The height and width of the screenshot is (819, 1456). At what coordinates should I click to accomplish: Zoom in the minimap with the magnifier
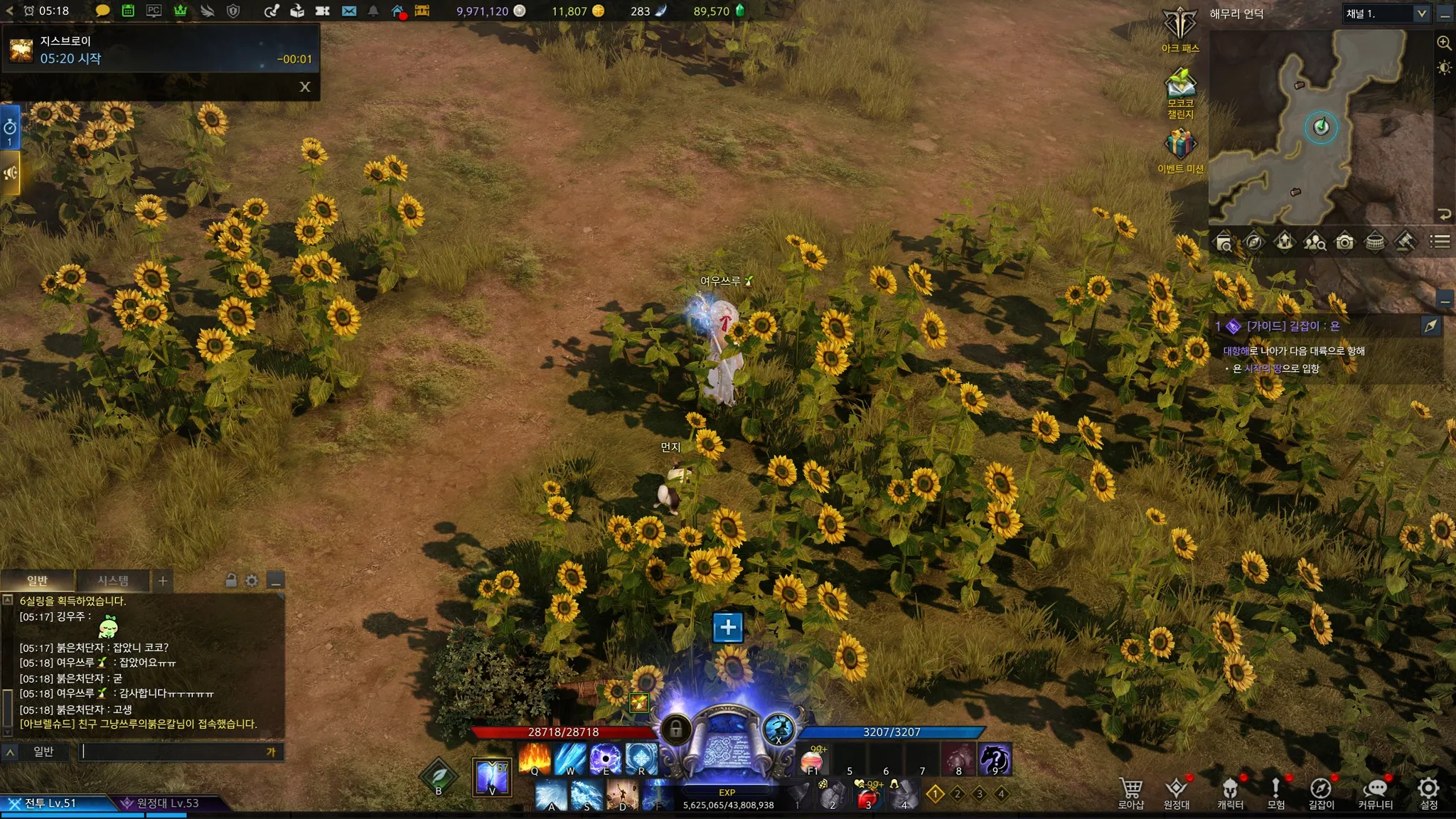1444,43
